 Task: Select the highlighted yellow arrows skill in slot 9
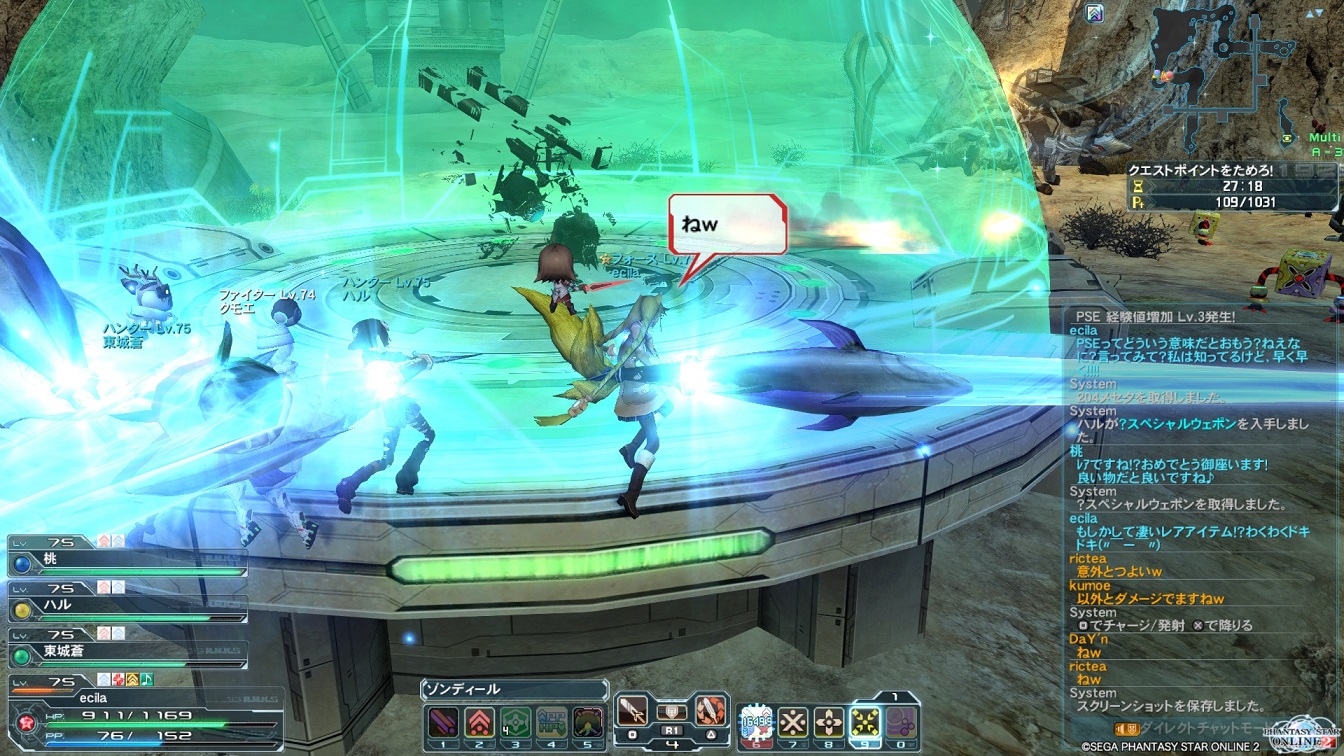coord(865,721)
